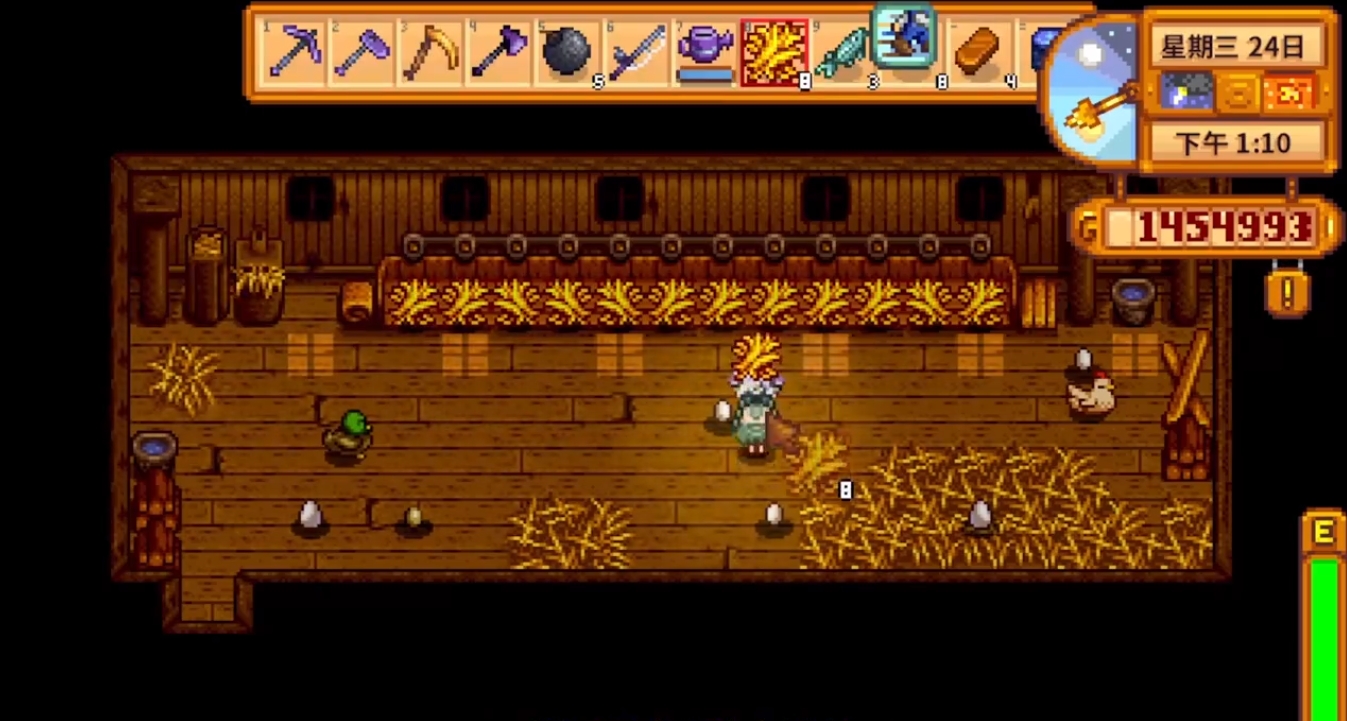
Task: Choose the teal fish slot
Action: pos(843,52)
